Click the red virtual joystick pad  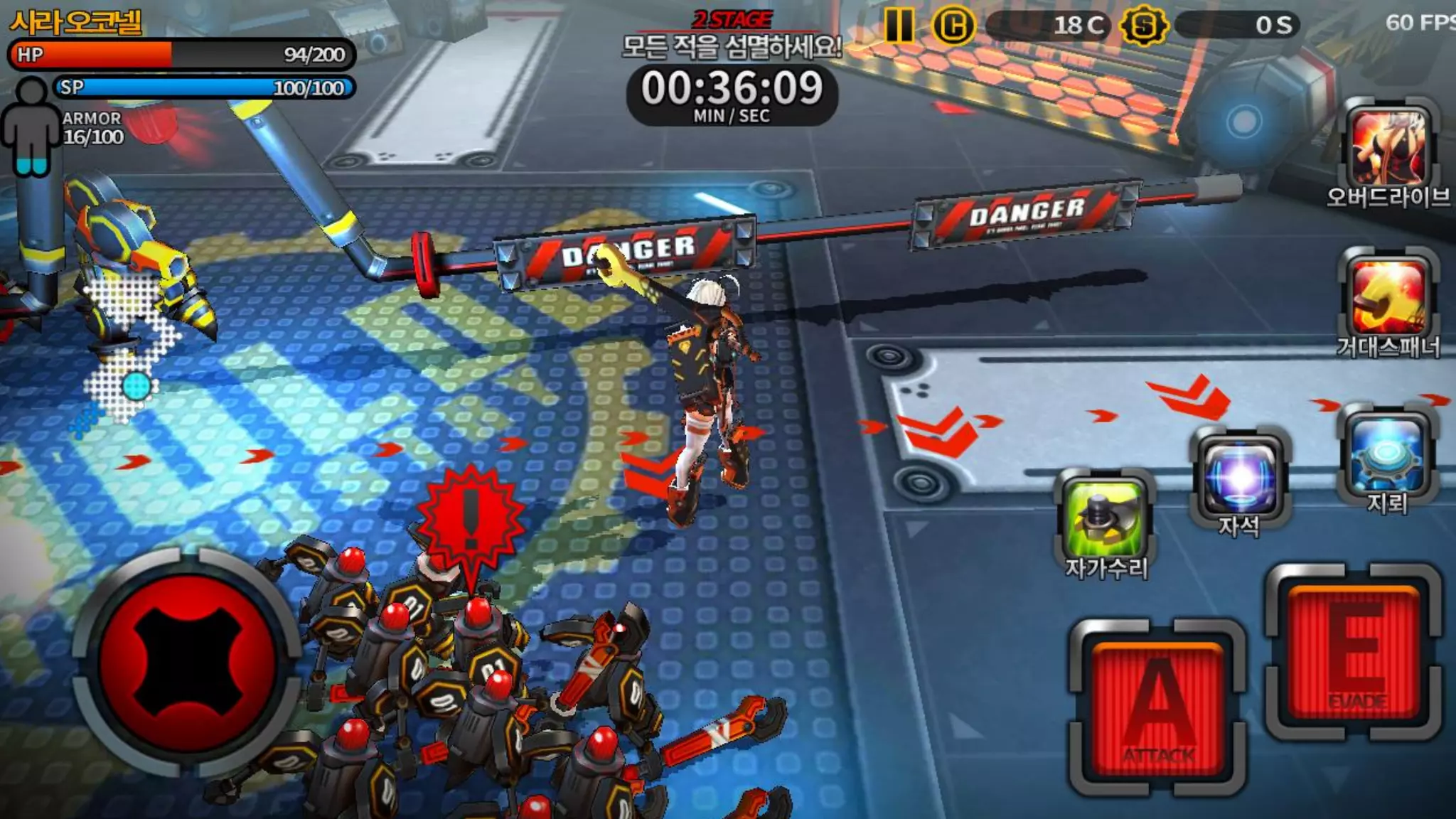click(187, 662)
